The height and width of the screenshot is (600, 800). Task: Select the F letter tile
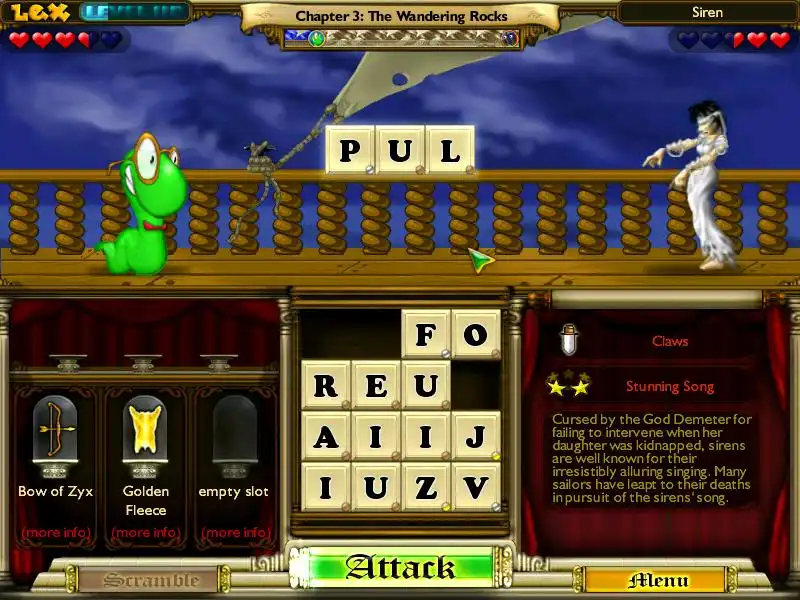(426, 335)
